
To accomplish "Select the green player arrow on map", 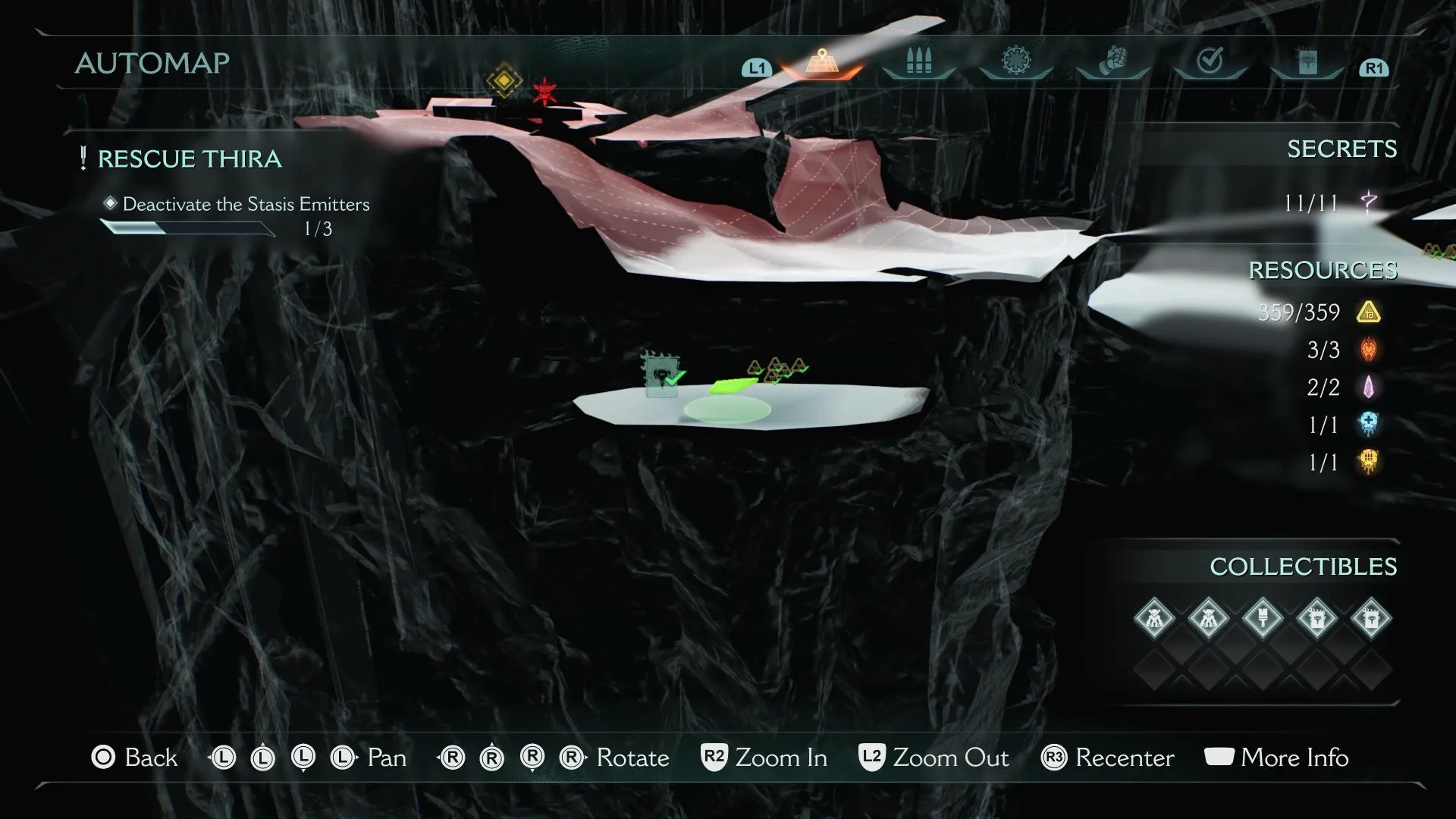I will point(733,387).
